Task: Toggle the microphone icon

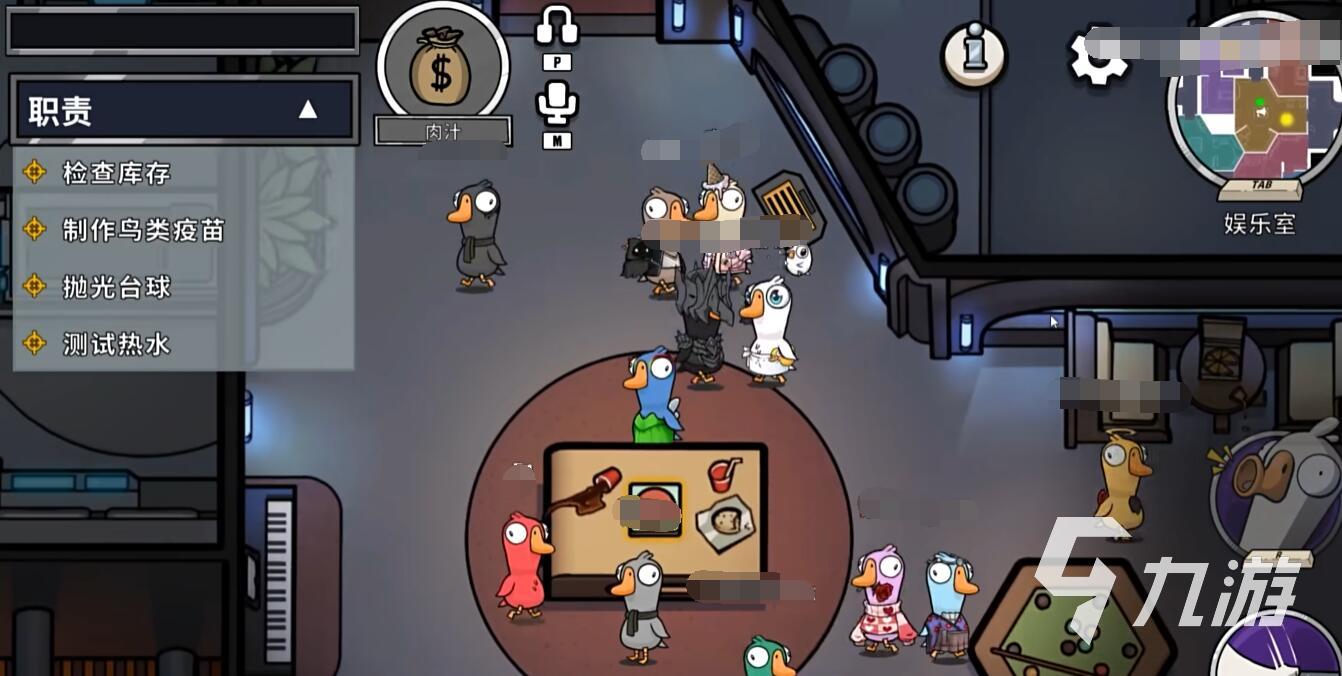Action: (557, 104)
